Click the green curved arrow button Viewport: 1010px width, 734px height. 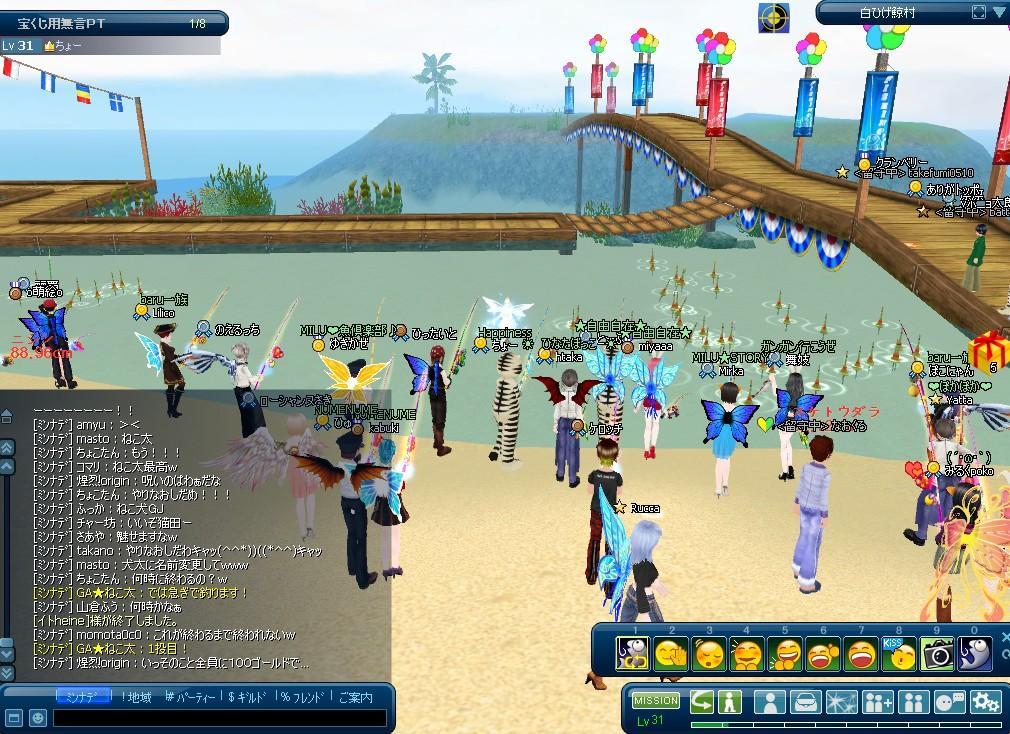(702, 701)
